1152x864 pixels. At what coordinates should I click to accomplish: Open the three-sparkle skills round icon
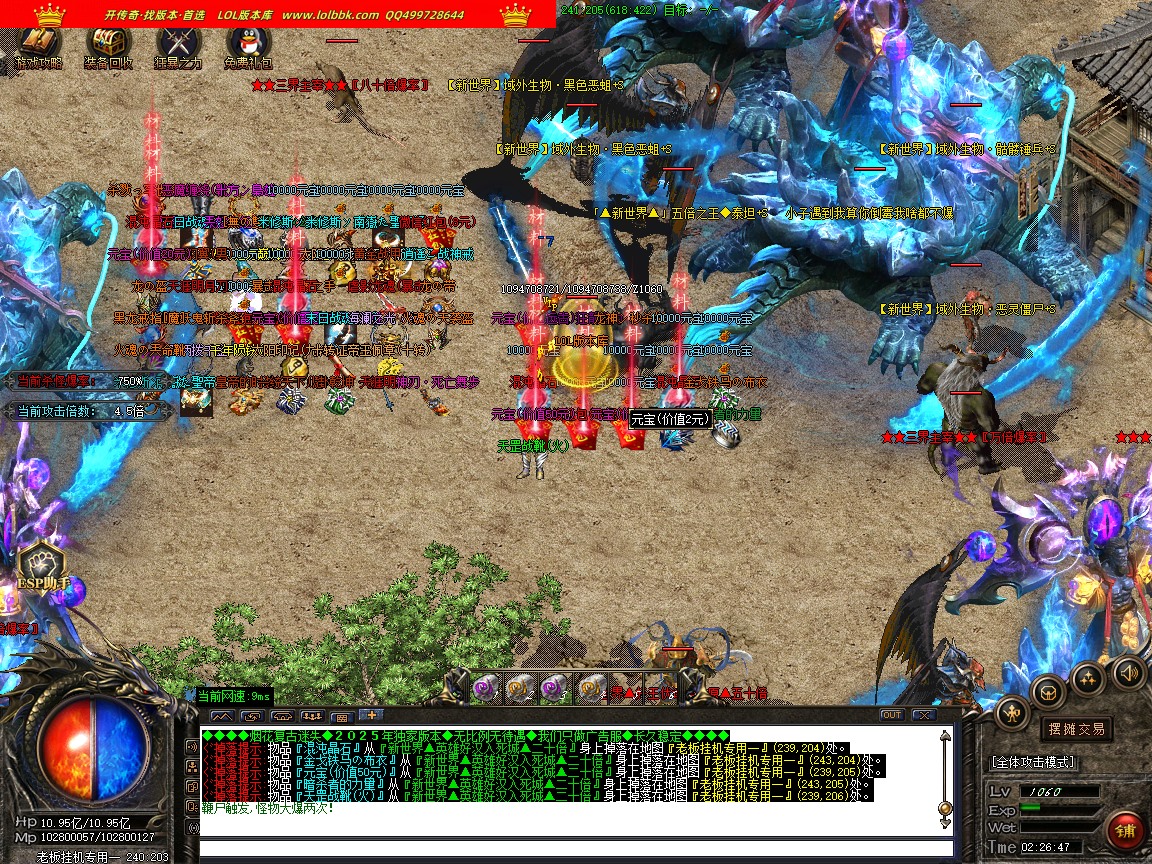(x=1088, y=677)
